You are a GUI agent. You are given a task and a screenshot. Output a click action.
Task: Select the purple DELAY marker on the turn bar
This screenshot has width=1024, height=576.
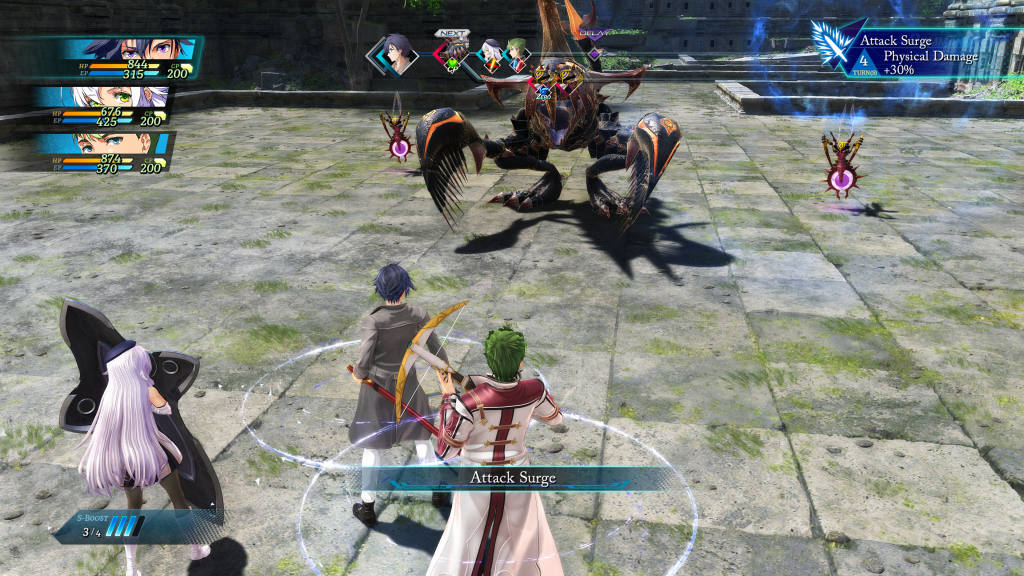coord(594,52)
